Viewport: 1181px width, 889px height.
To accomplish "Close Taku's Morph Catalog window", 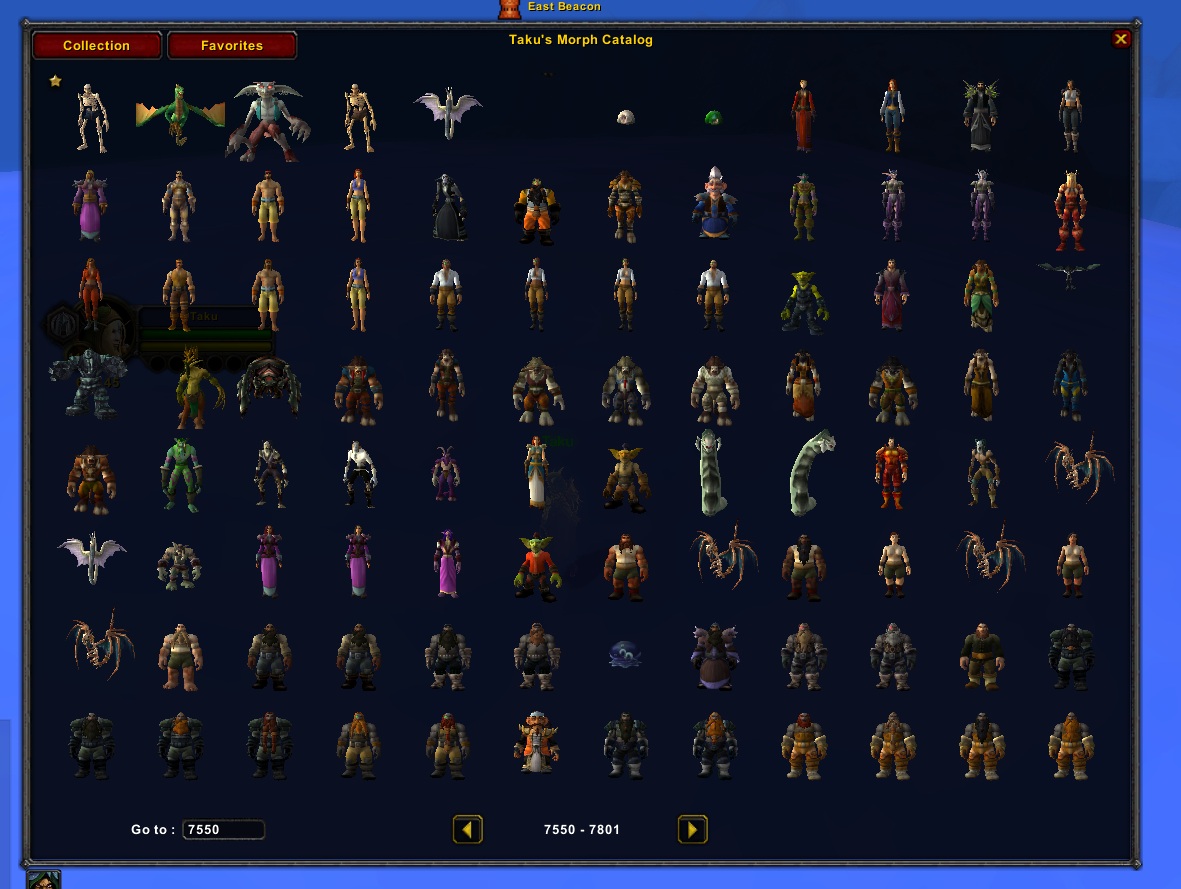I will pos(1121,39).
